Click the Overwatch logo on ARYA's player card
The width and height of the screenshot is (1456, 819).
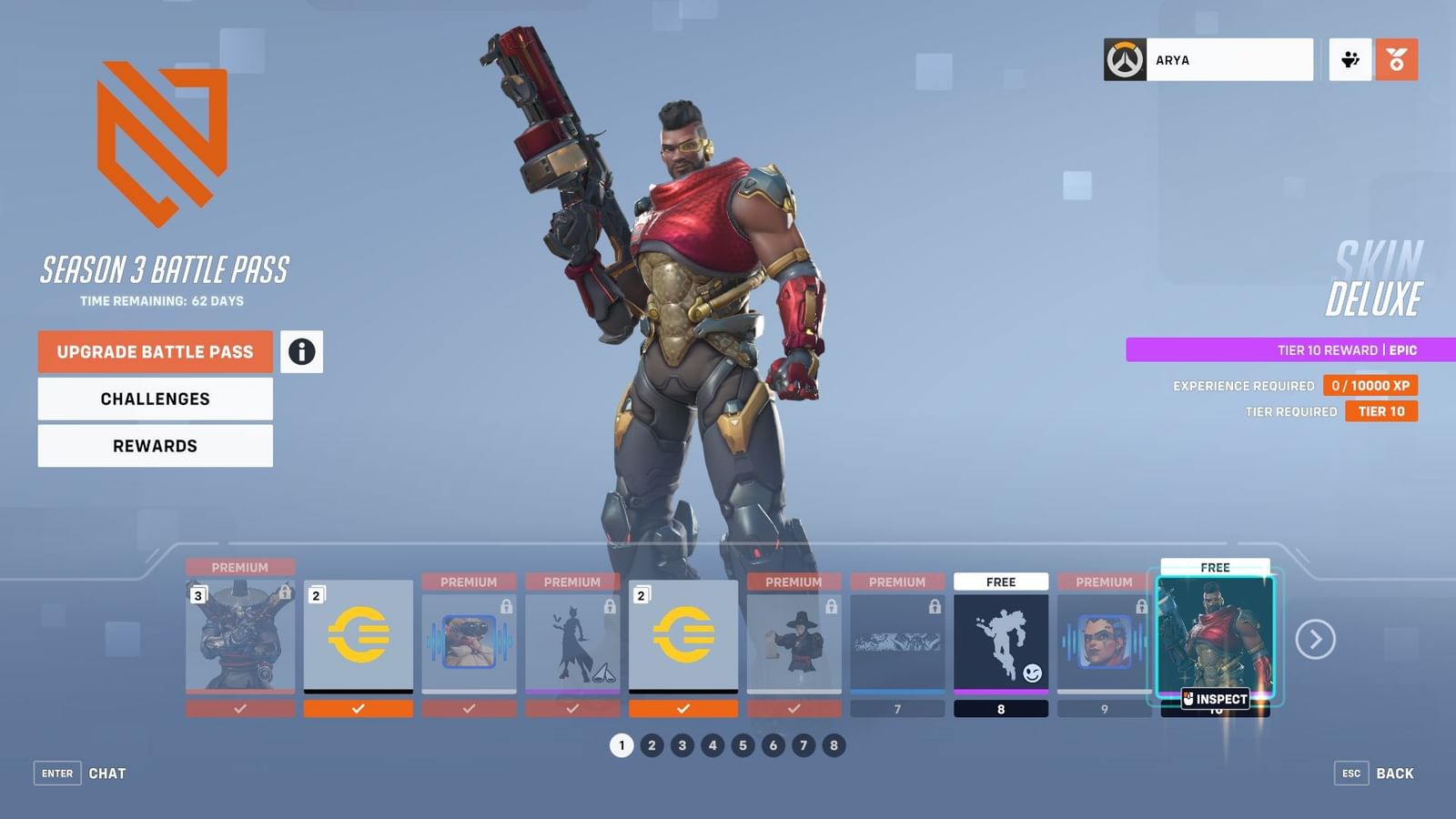1125,59
